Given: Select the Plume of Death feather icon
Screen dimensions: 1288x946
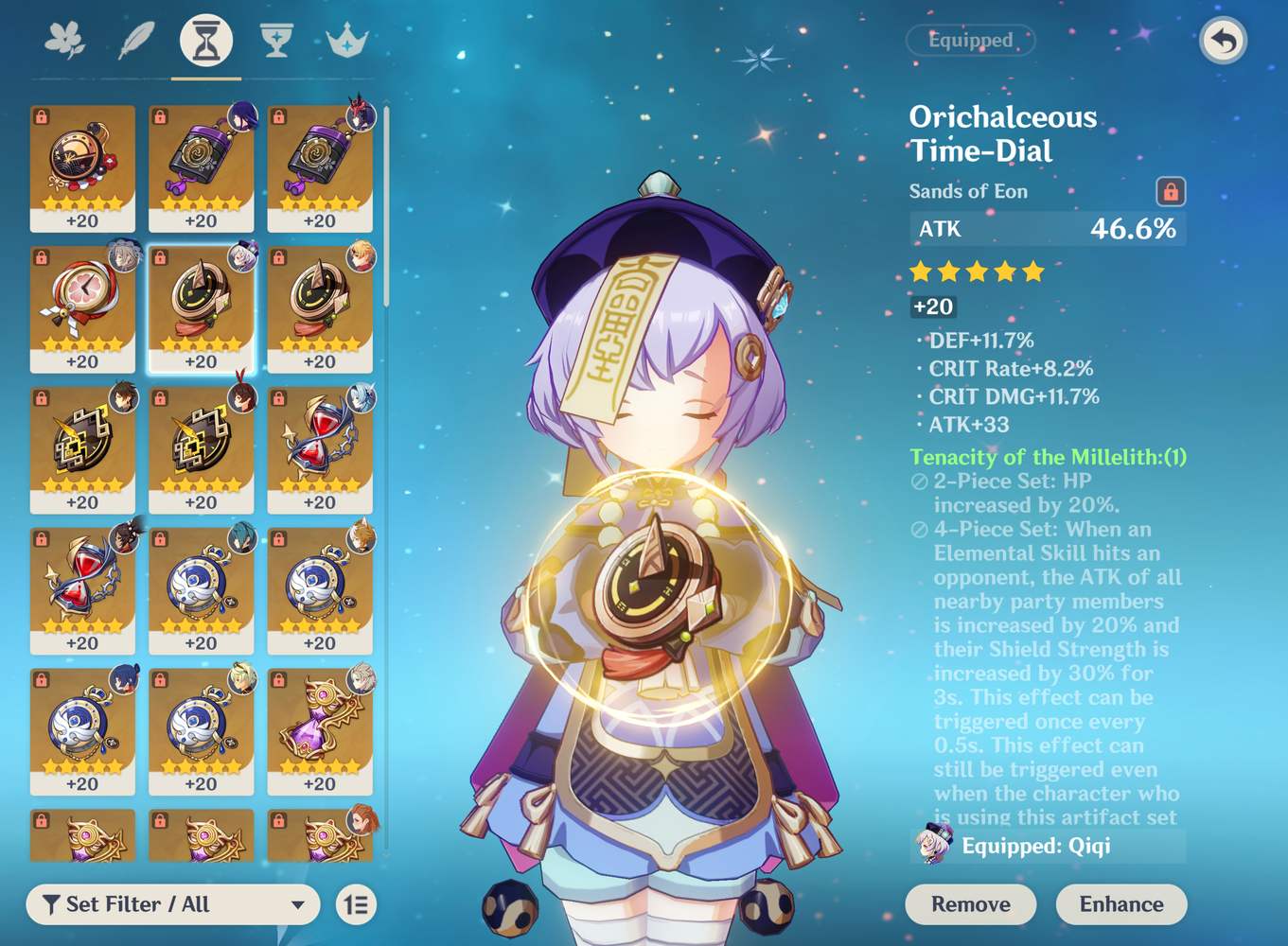Looking at the screenshot, I should (x=135, y=40).
